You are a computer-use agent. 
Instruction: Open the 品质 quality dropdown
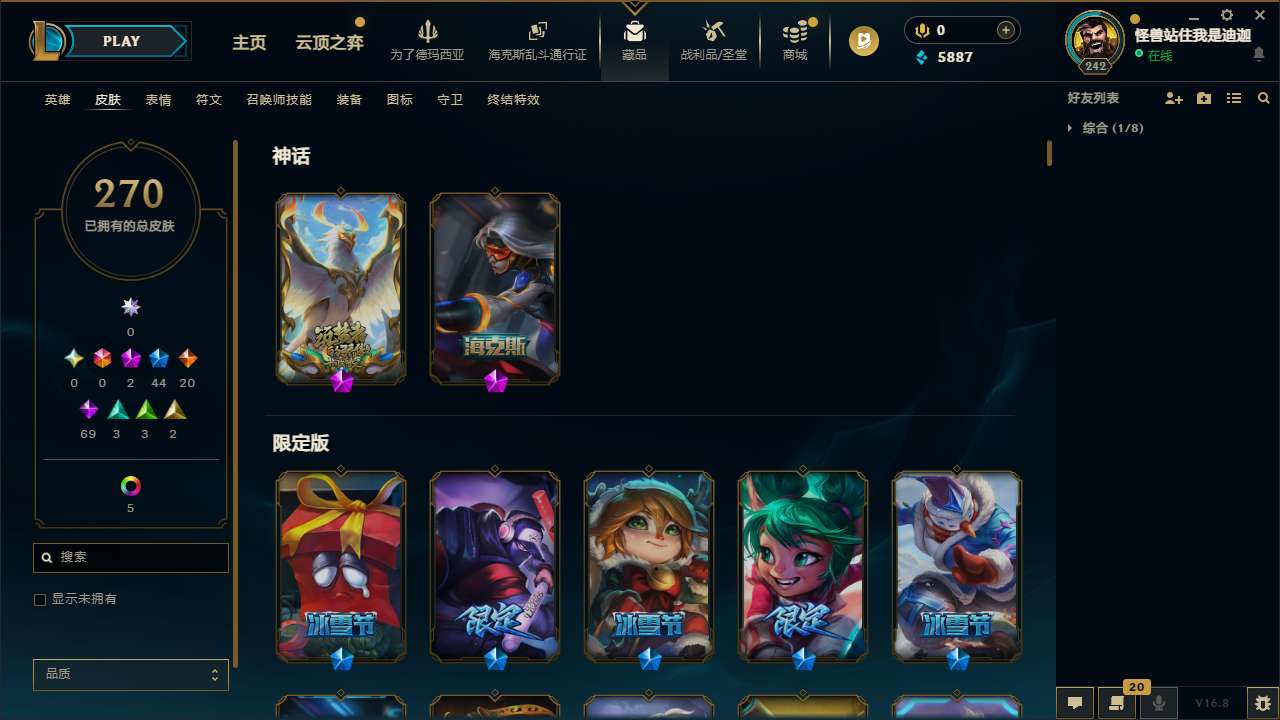[x=130, y=674]
